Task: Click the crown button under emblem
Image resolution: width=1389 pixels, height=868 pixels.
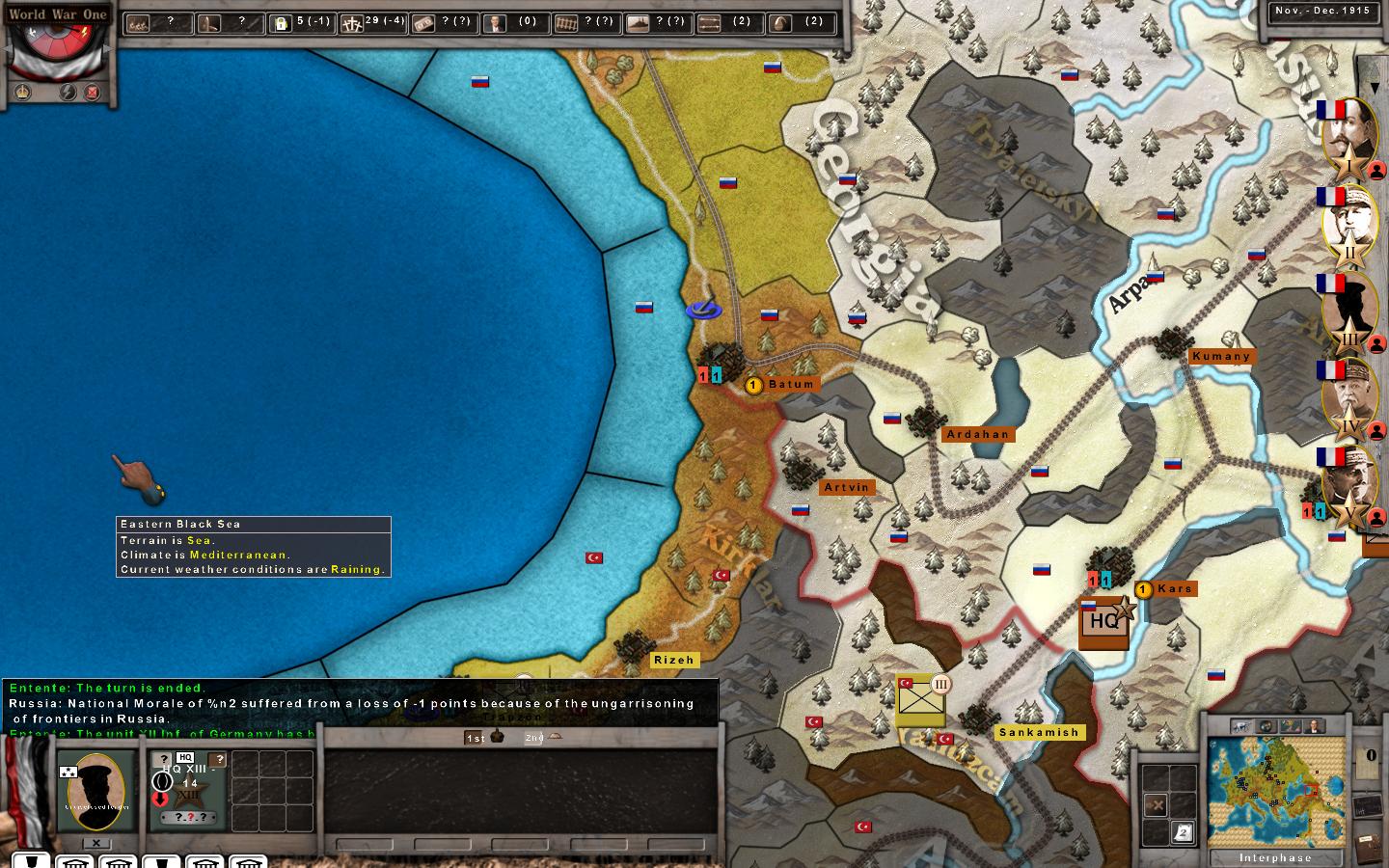Action: (x=23, y=93)
